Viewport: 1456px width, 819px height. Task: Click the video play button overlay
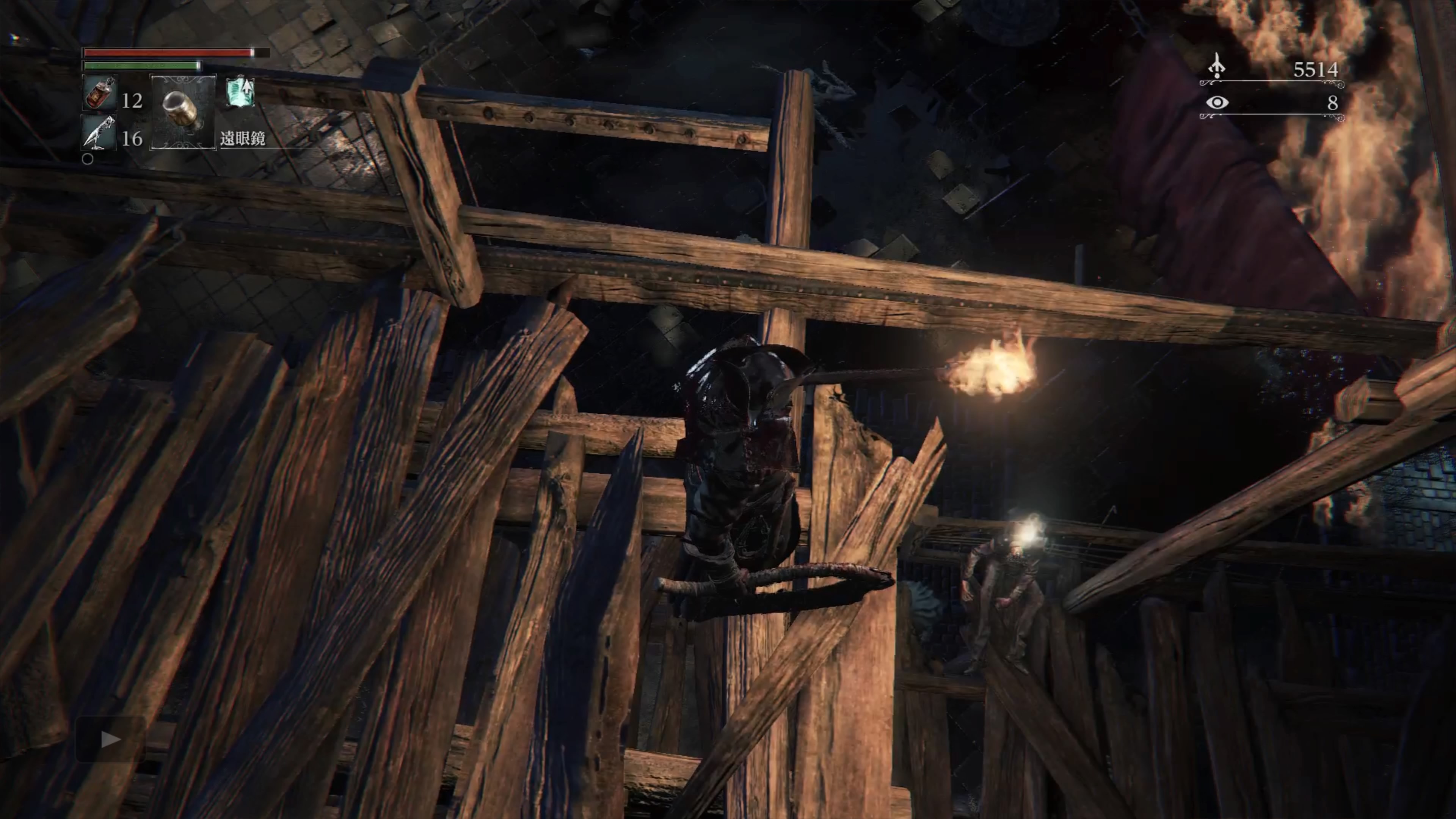tap(110, 739)
